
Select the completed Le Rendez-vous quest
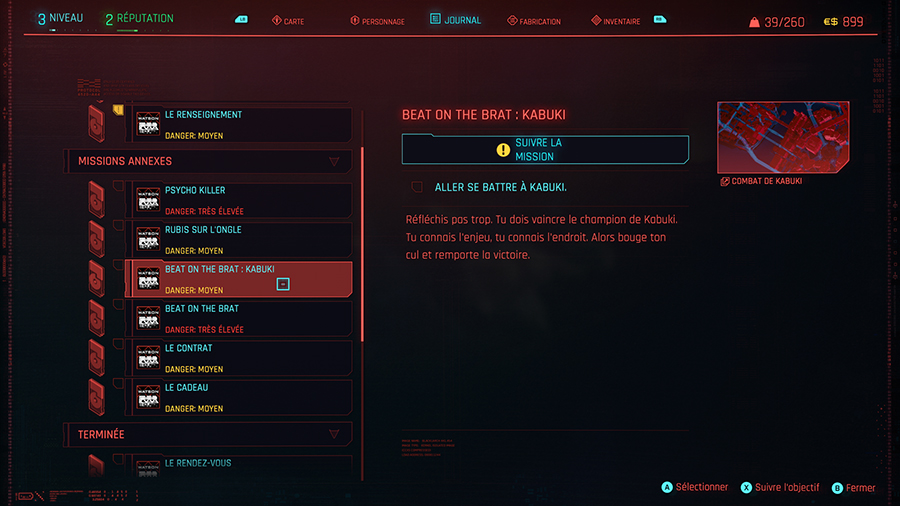click(x=240, y=466)
